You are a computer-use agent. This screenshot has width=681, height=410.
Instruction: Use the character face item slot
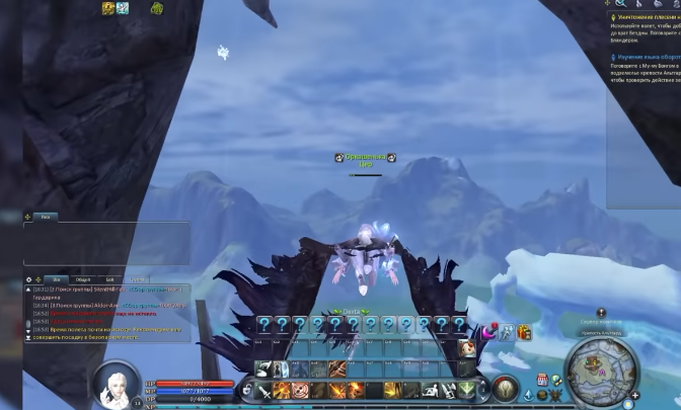point(467,347)
